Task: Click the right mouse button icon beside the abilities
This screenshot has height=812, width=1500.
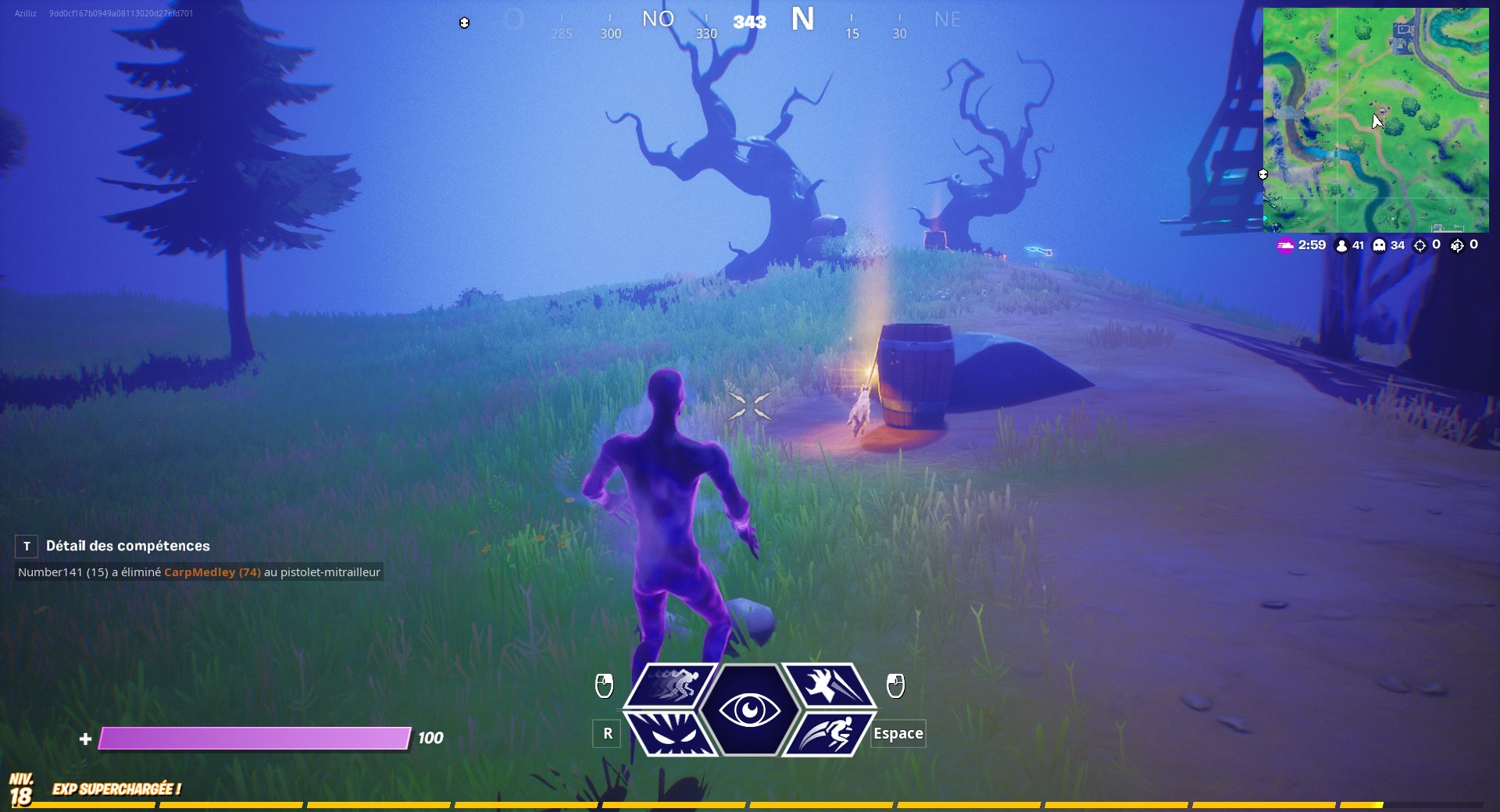Action: tap(895, 686)
